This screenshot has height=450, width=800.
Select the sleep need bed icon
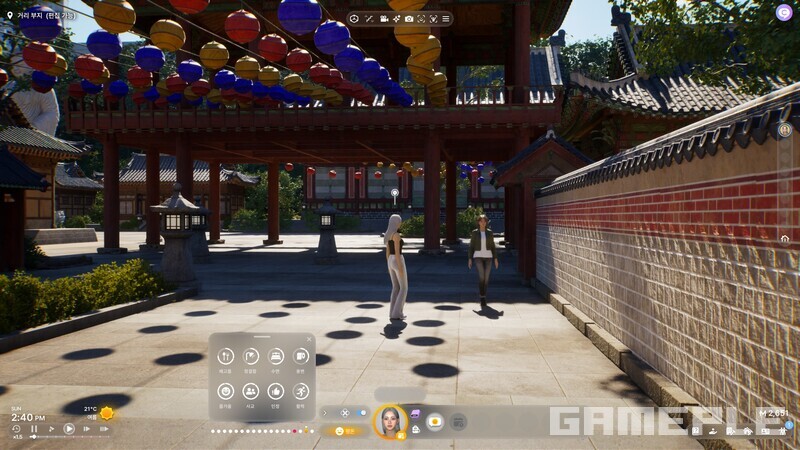point(276,357)
